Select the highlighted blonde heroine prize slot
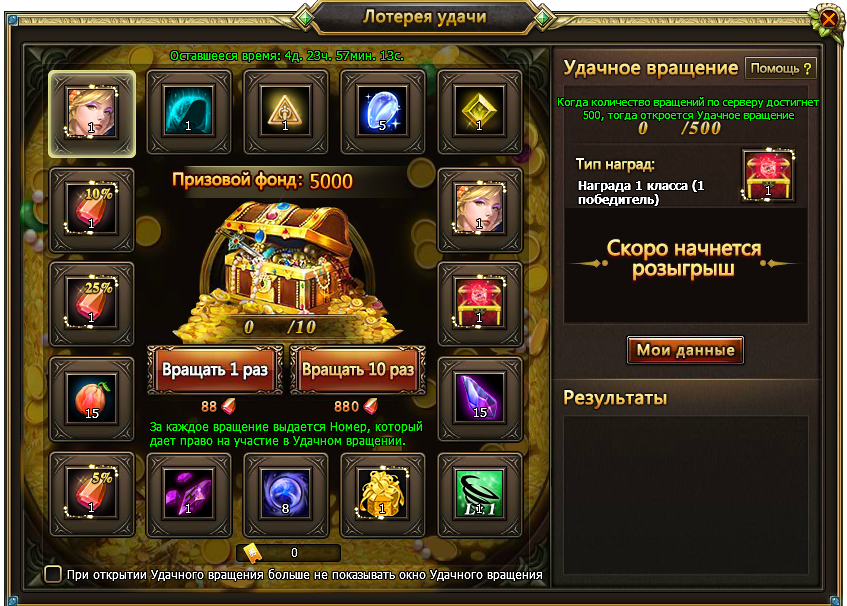This screenshot has height=606, width=847. (92, 112)
